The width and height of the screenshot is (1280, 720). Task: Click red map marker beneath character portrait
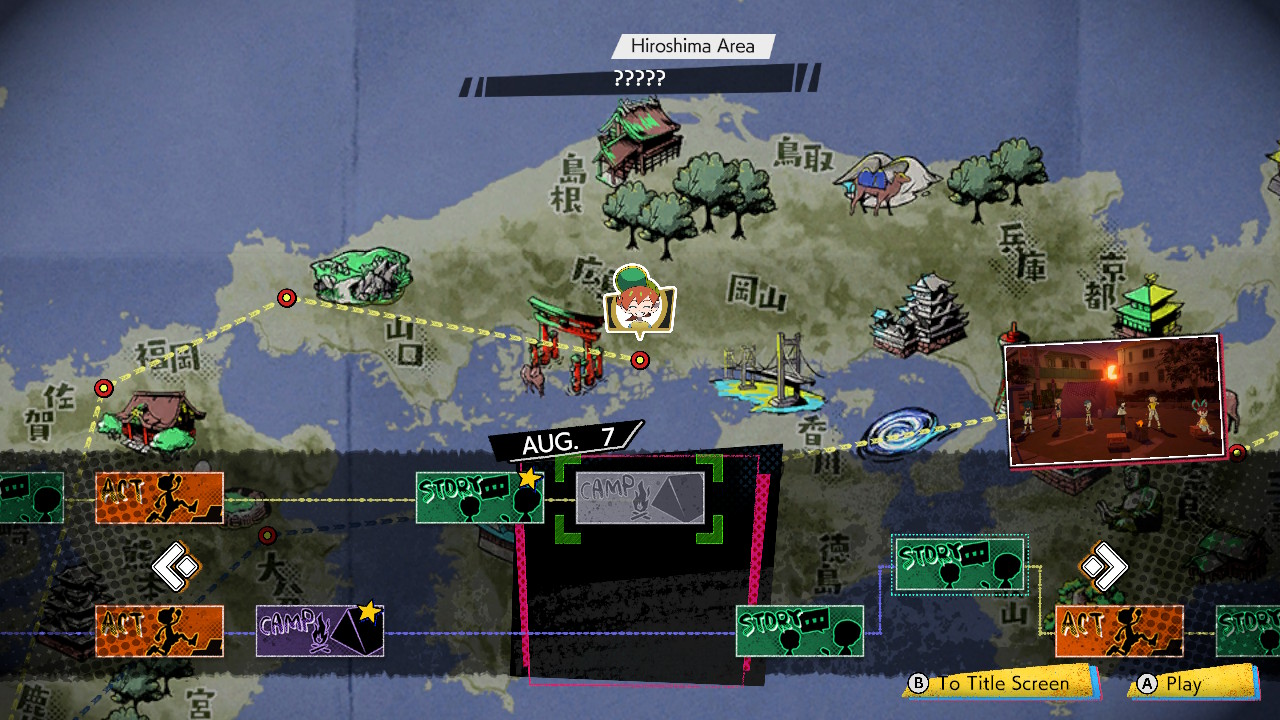[640, 360]
